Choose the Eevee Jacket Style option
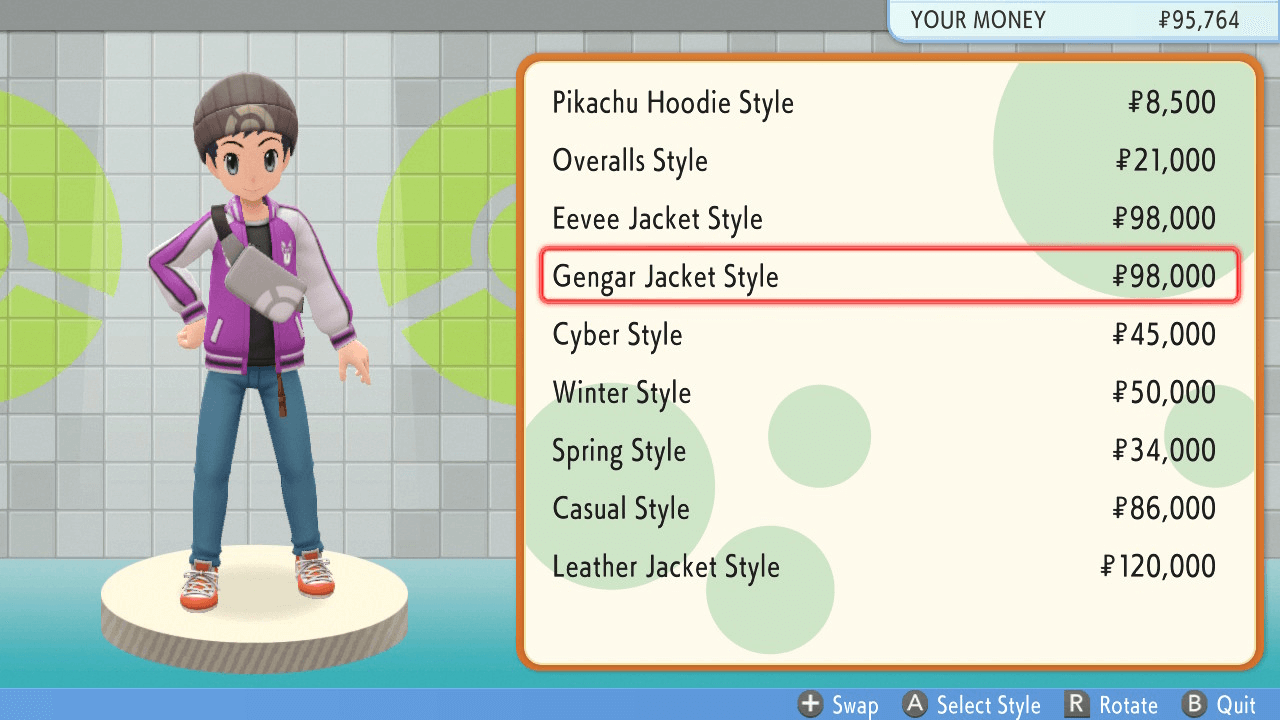1280x720 pixels. [657, 218]
